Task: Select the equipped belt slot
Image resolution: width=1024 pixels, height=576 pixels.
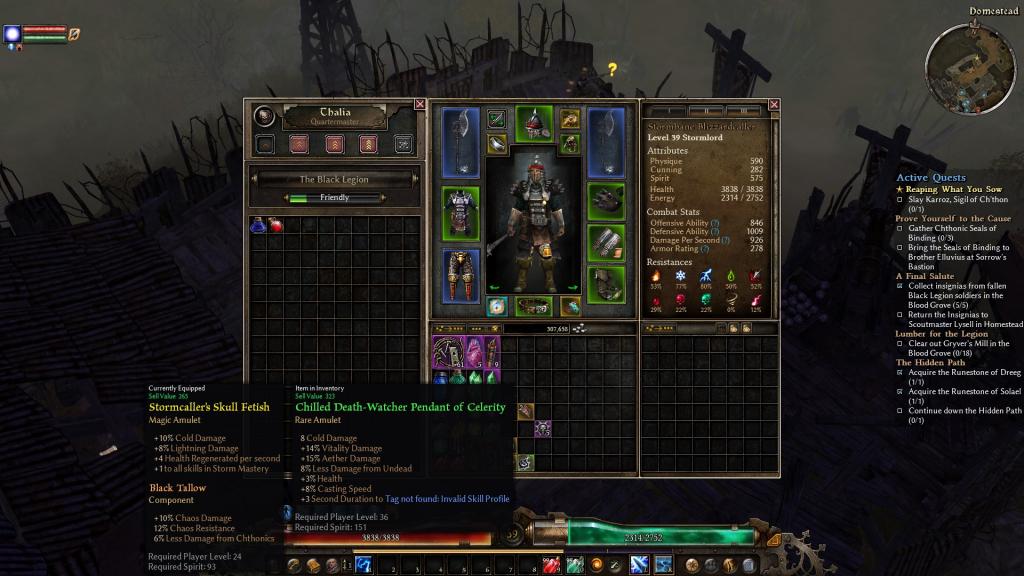Action: pyautogui.click(x=534, y=307)
